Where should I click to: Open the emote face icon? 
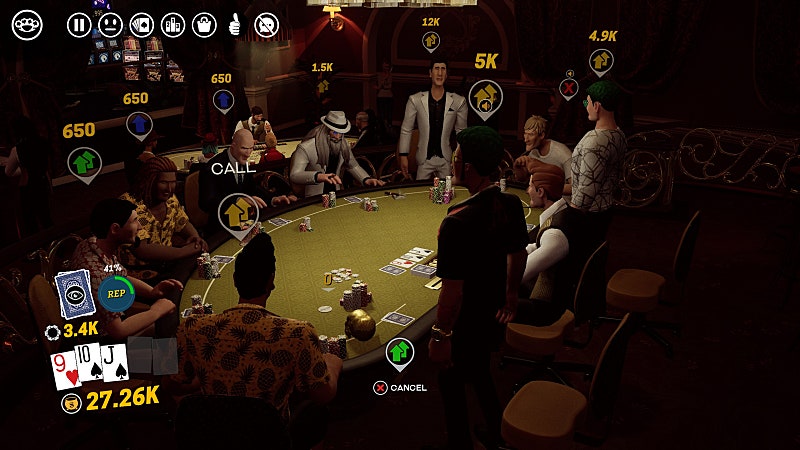point(110,25)
